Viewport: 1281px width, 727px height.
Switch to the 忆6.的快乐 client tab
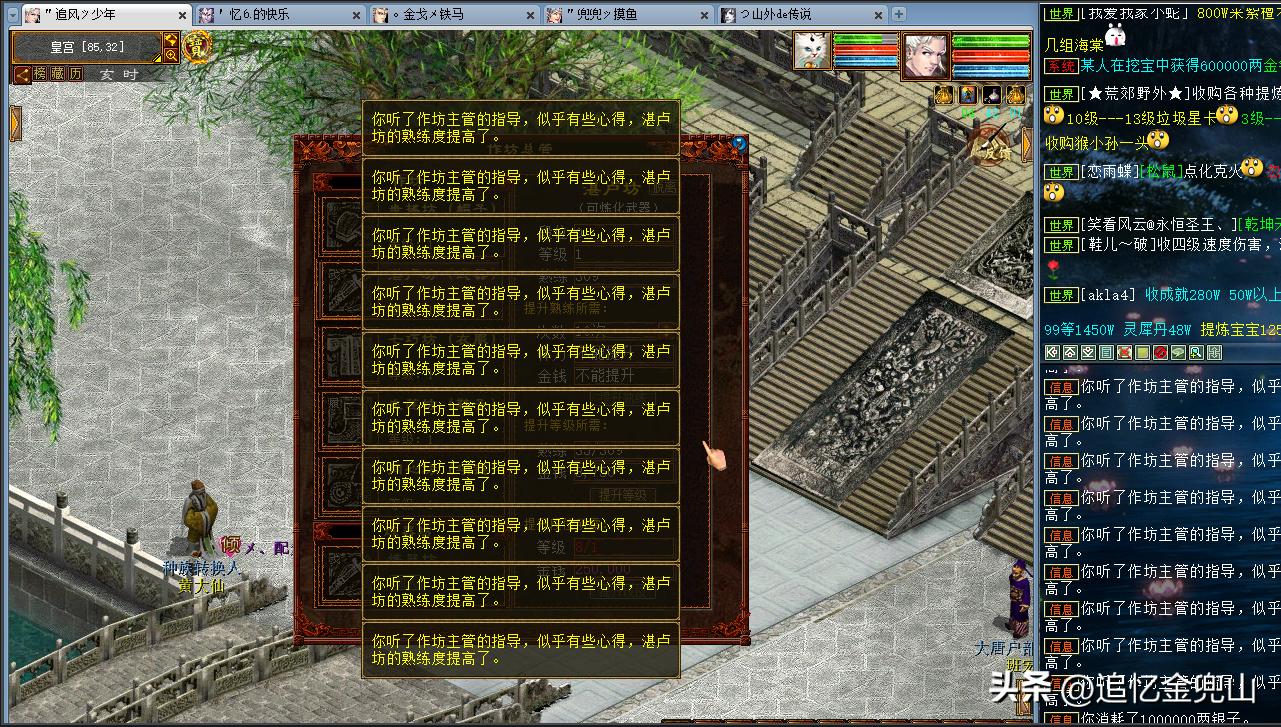click(x=275, y=15)
